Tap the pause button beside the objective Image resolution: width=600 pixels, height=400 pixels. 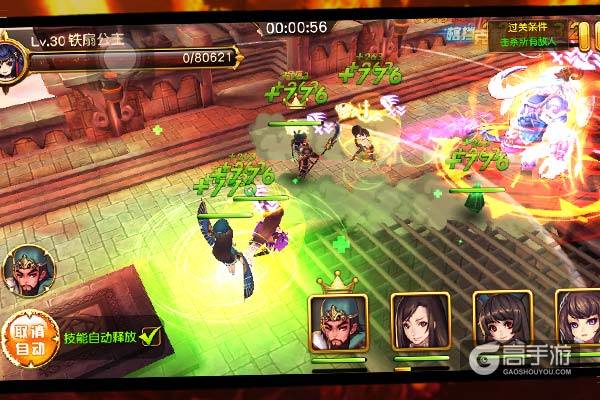pos(587,38)
